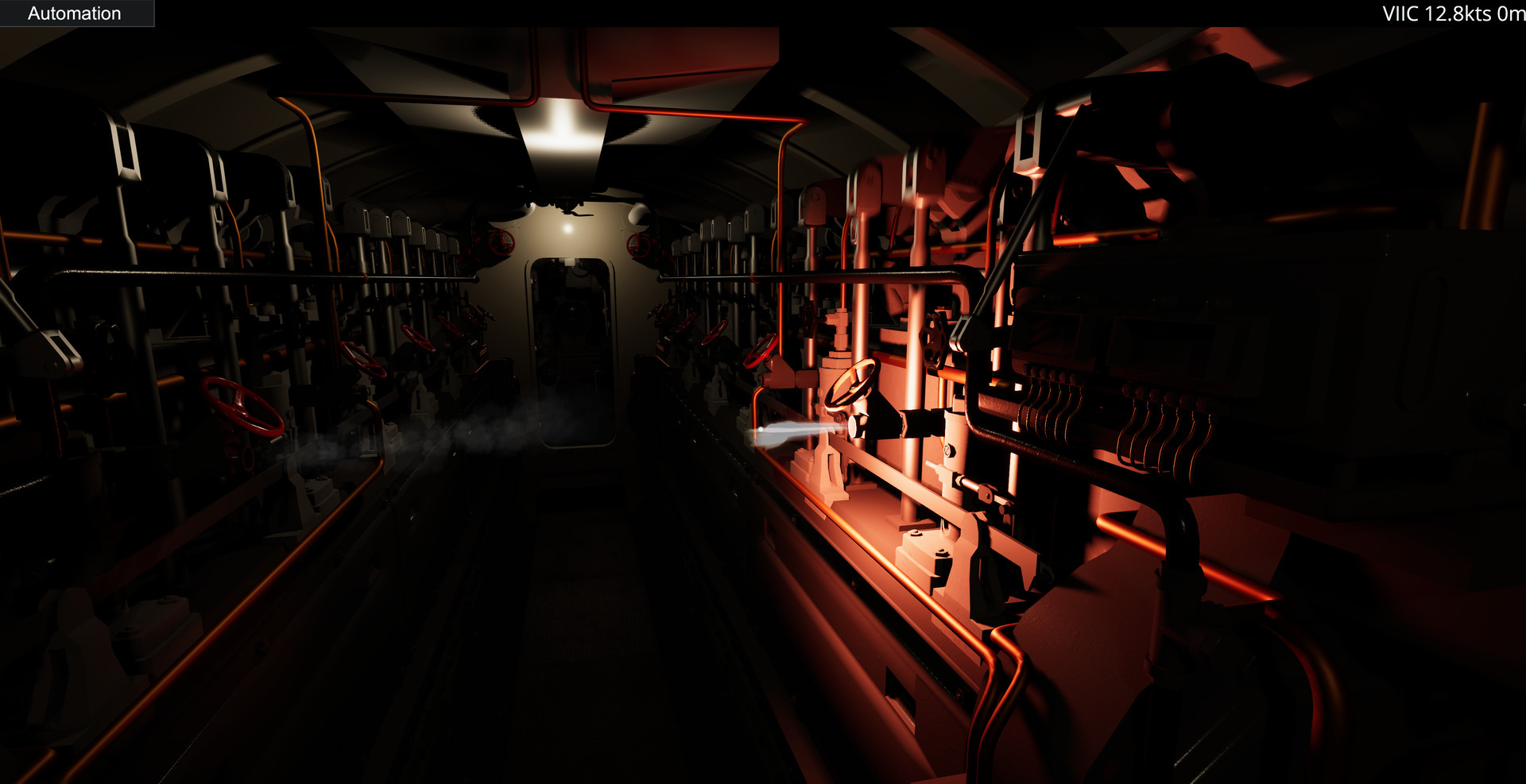
Task: Click the small red wheel left of the door
Action: [500, 242]
